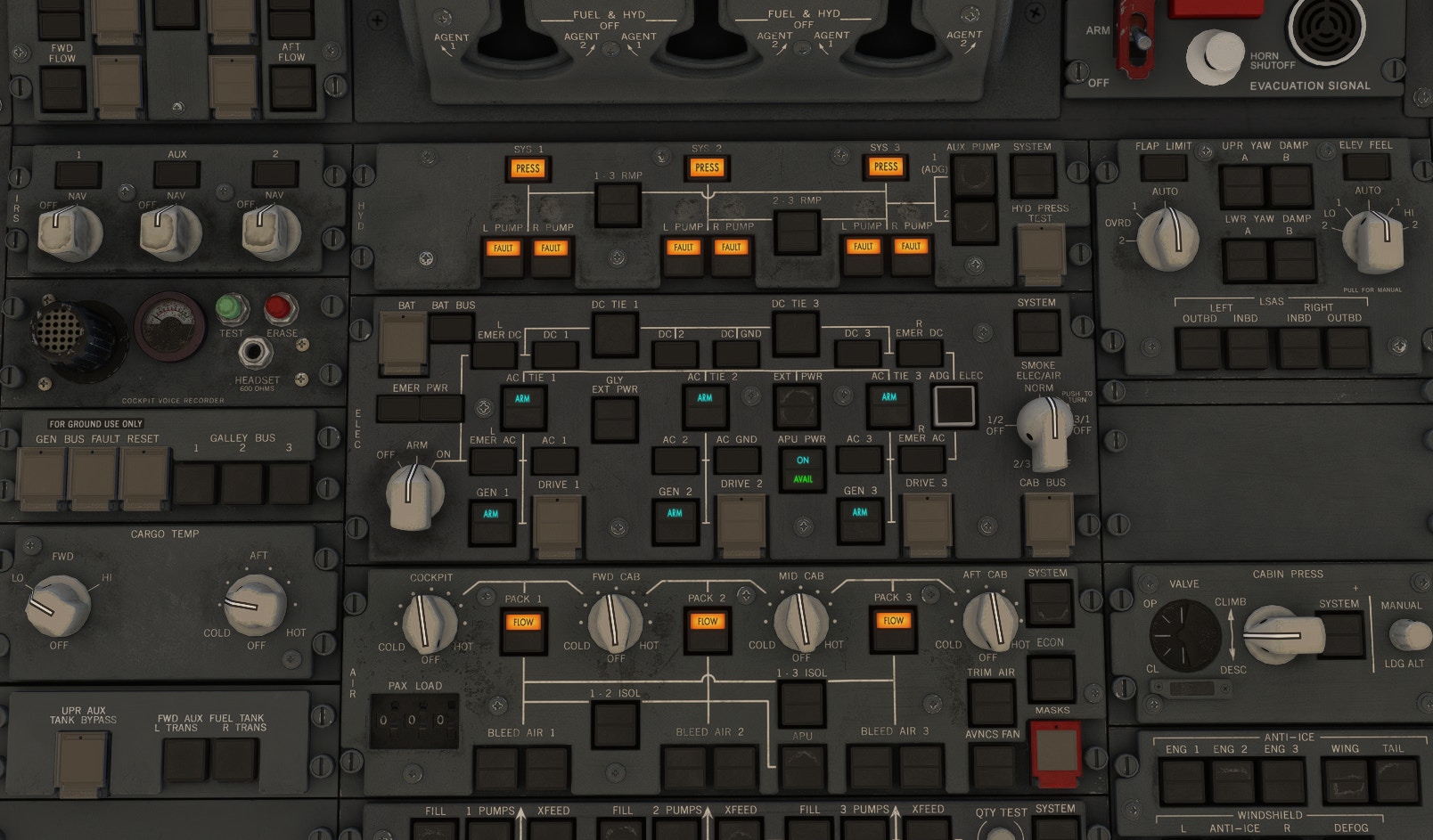1433x840 pixels.
Task: Toggle the AC TIE 2 ARM button
Action: click(705, 400)
